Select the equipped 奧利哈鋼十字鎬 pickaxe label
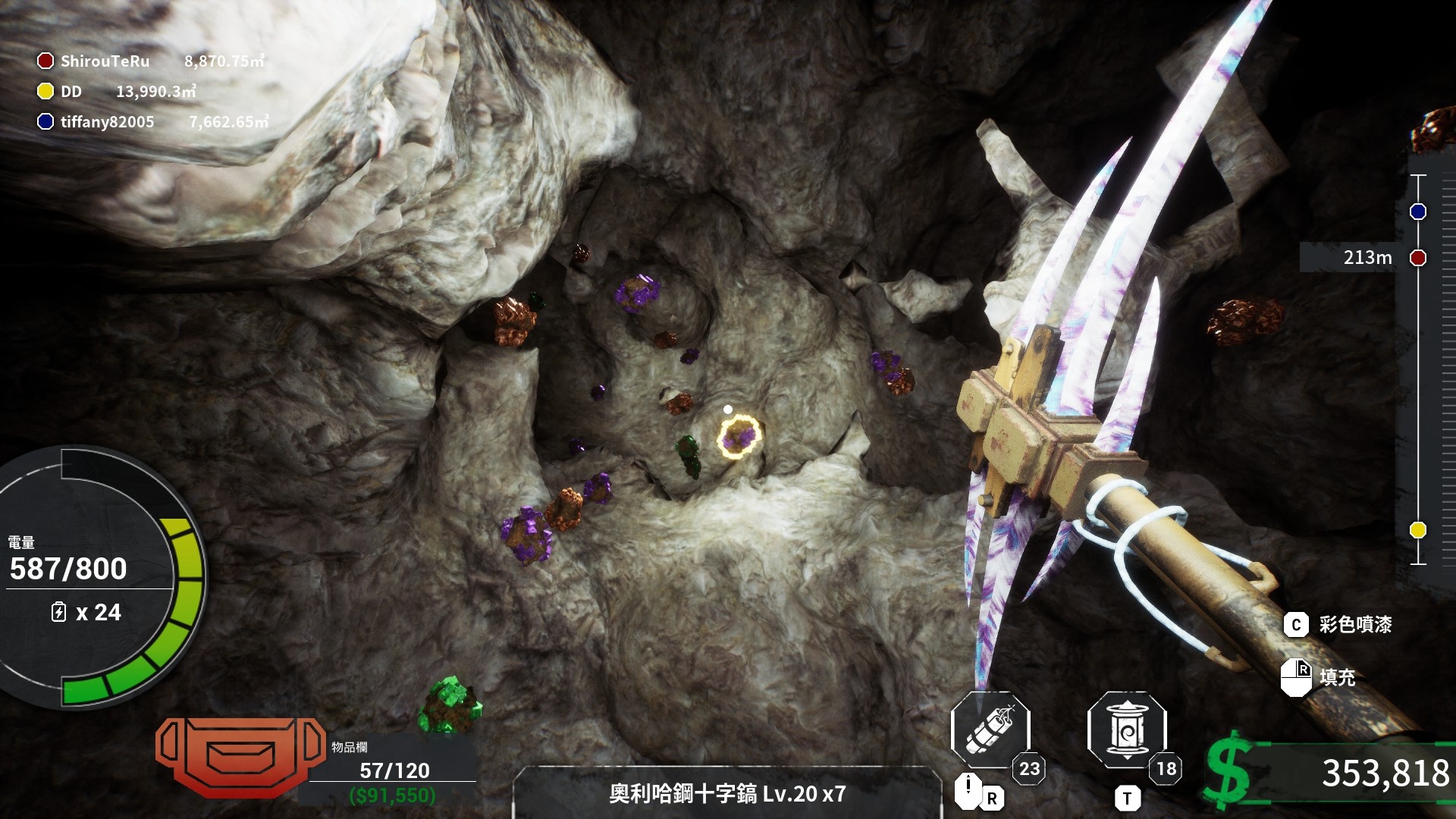Screen dimensions: 1456x819 [x=726, y=794]
